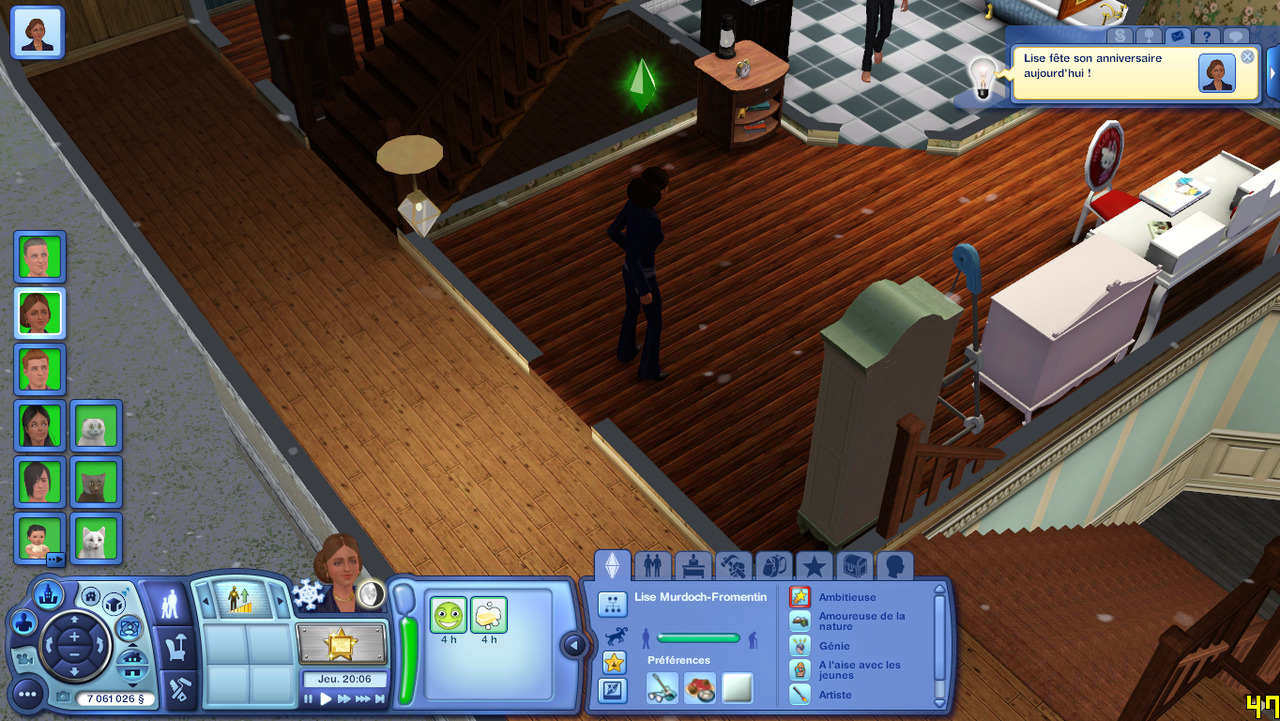Image resolution: width=1280 pixels, height=721 pixels.
Task: Click the happy green face moodlet
Action: tap(449, 615)
